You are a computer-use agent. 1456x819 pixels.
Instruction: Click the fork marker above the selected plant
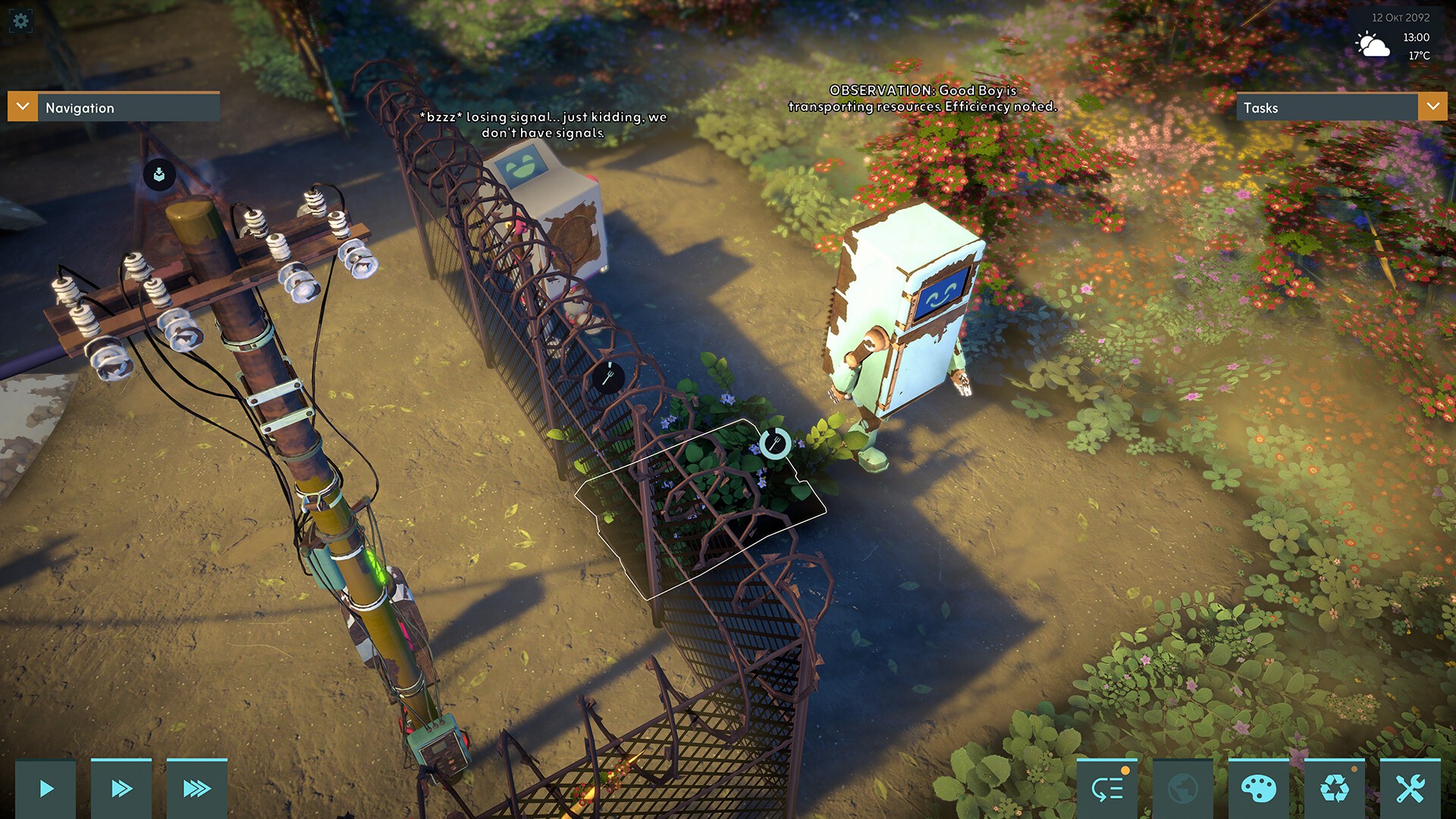(775, 443)
